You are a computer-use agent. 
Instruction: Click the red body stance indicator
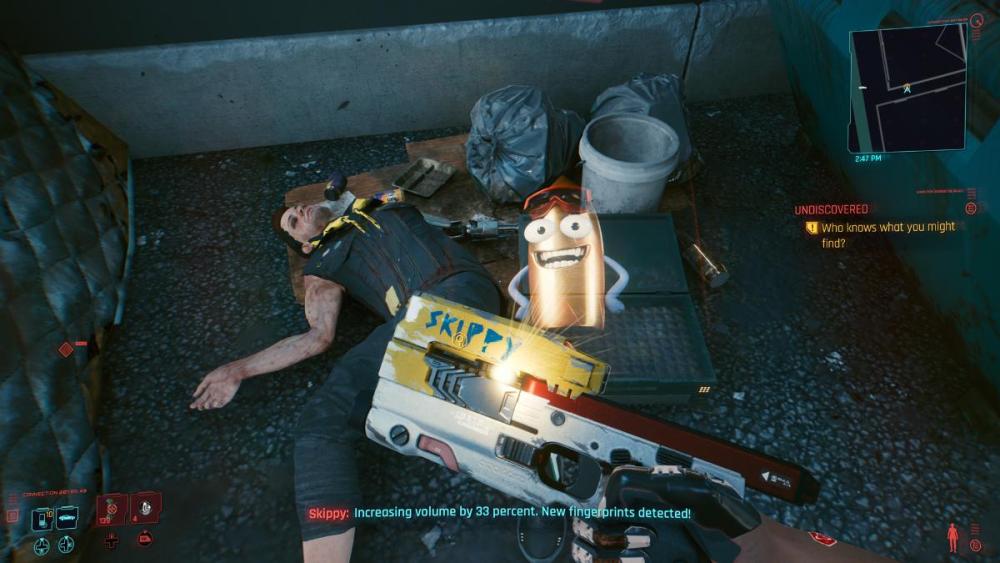950,535
